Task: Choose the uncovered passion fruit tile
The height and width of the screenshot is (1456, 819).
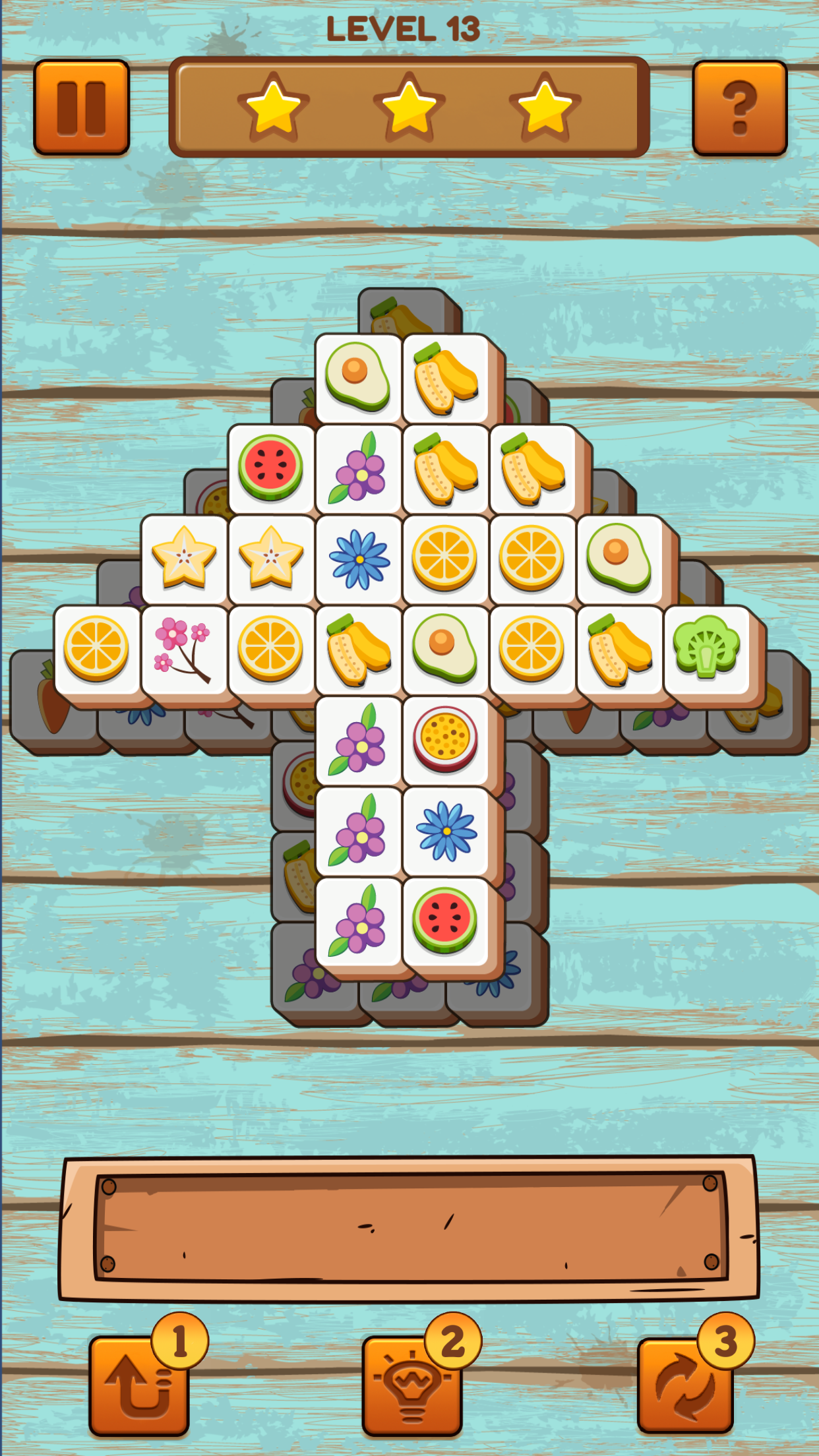Action: point(445,739)
